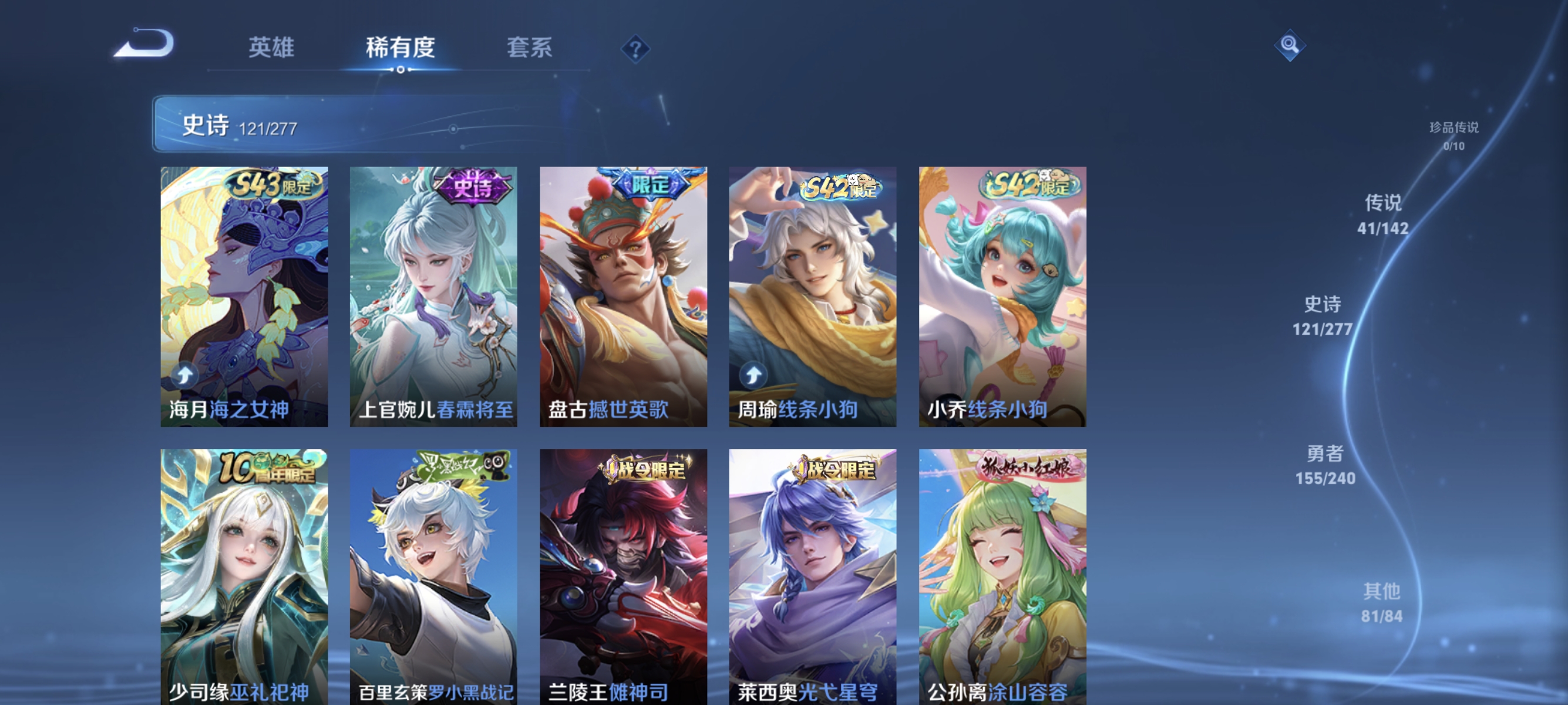
Task: Open the search icon at top right
Action: point(1290,45)
